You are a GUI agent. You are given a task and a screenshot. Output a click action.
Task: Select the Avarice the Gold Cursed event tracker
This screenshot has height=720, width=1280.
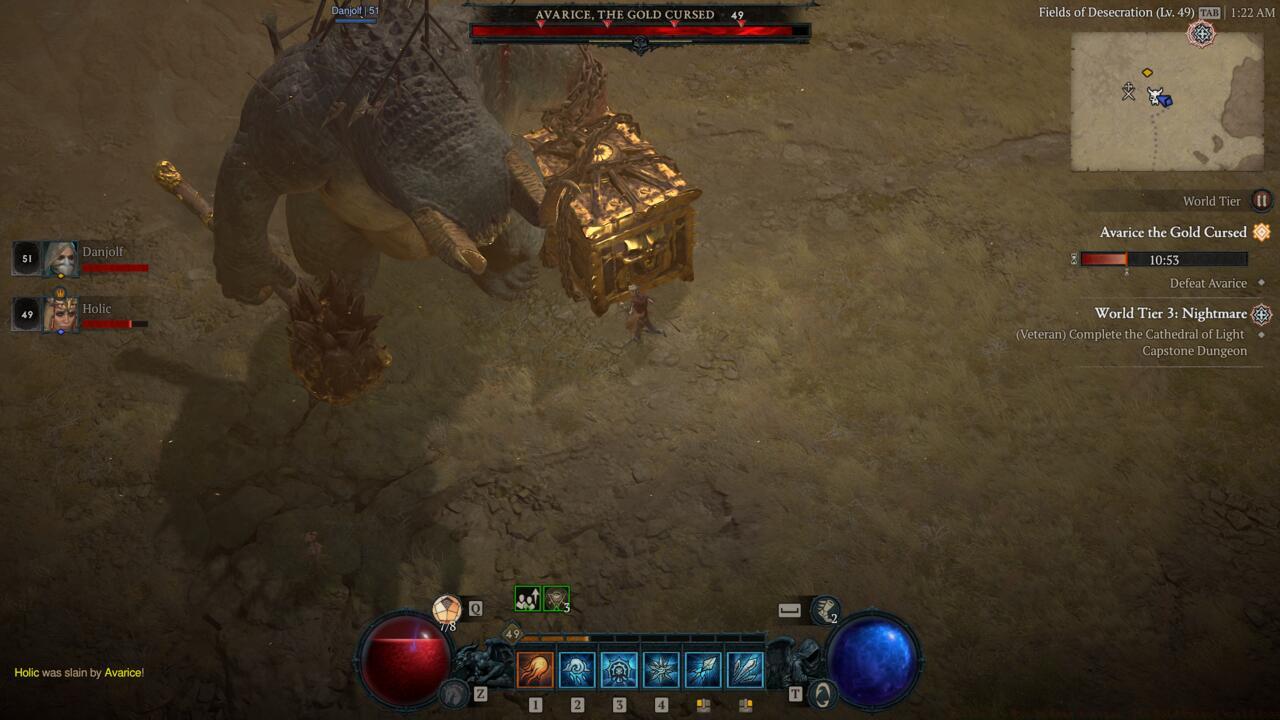tap(1173, 232)
